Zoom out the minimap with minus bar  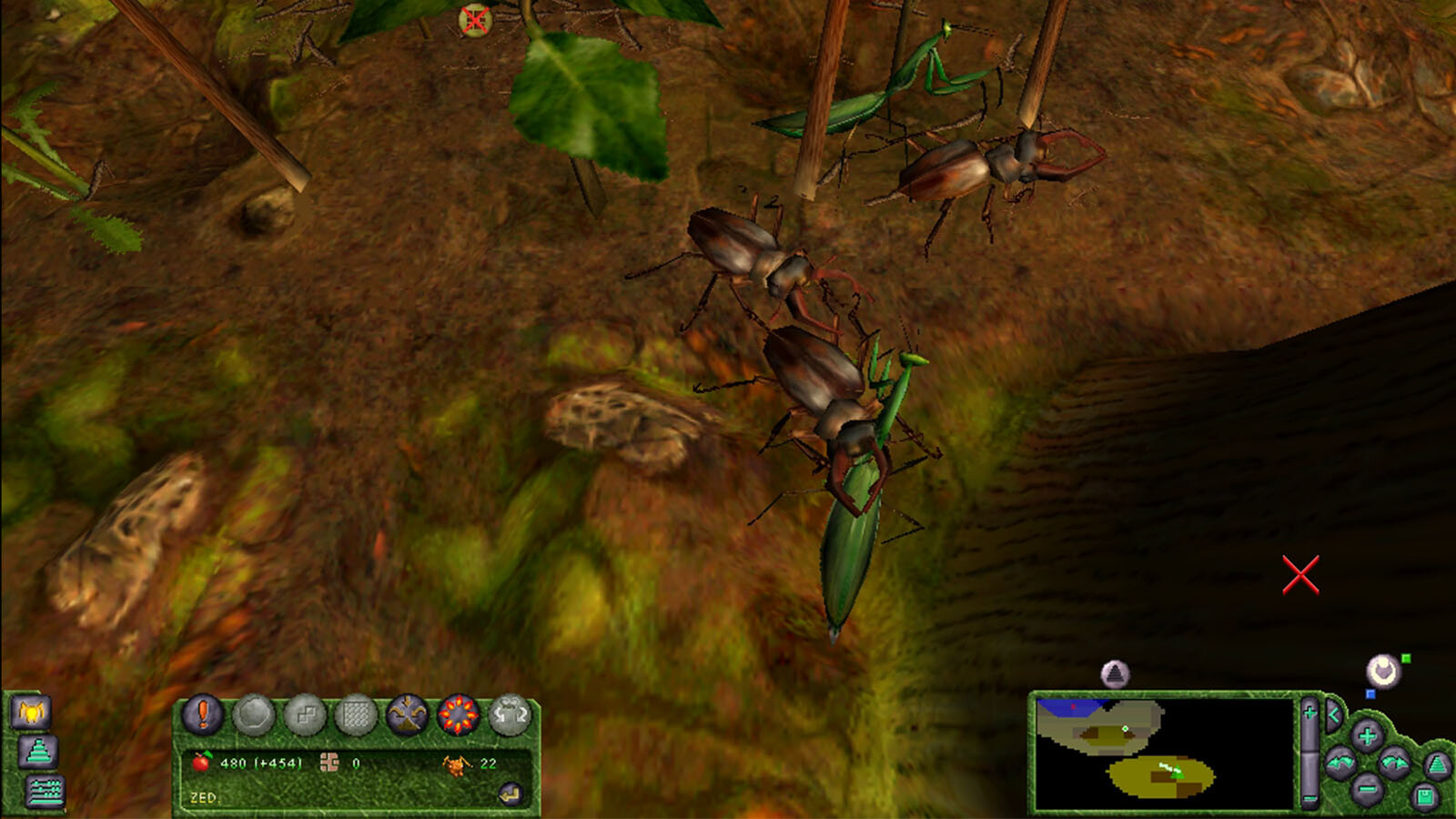pyautogui.click(x=1309, y=798)
